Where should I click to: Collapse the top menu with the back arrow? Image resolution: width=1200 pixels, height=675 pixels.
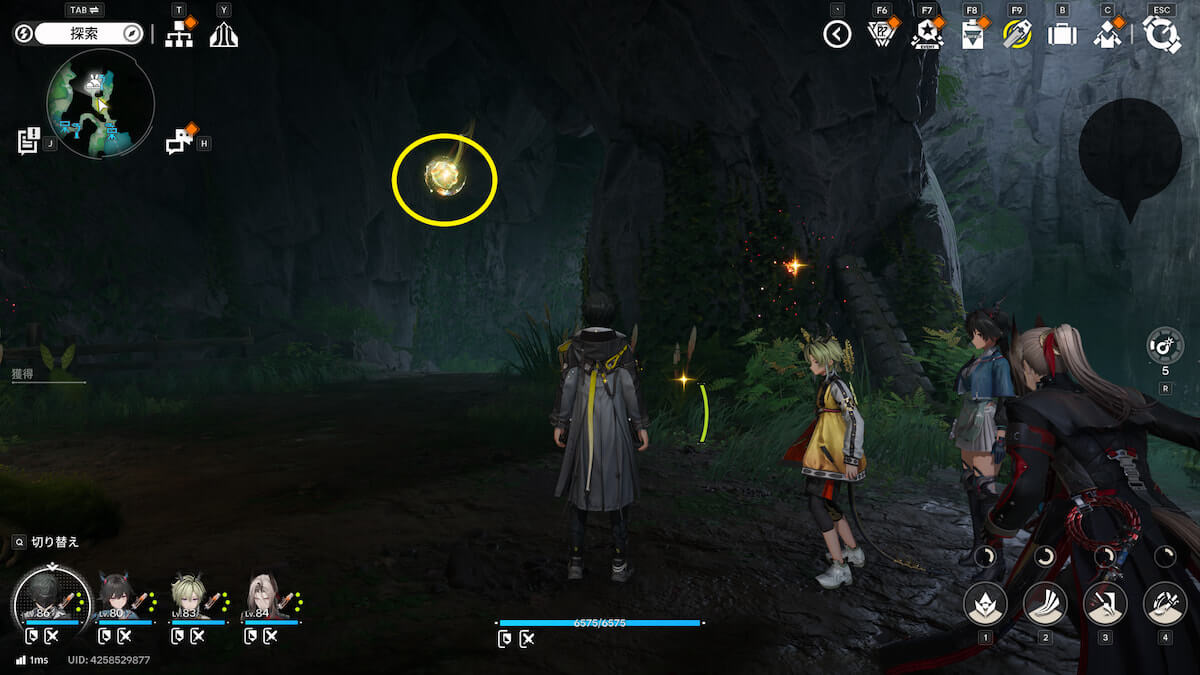837,35
